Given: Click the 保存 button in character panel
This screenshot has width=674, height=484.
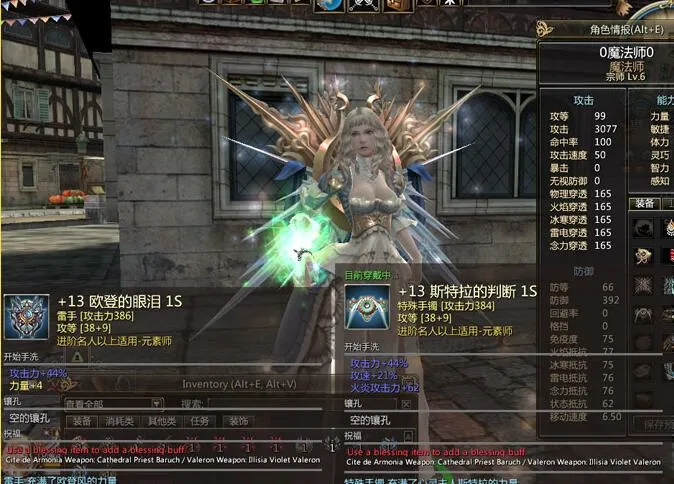Looking at the screenshot, I should click(658, 424).
